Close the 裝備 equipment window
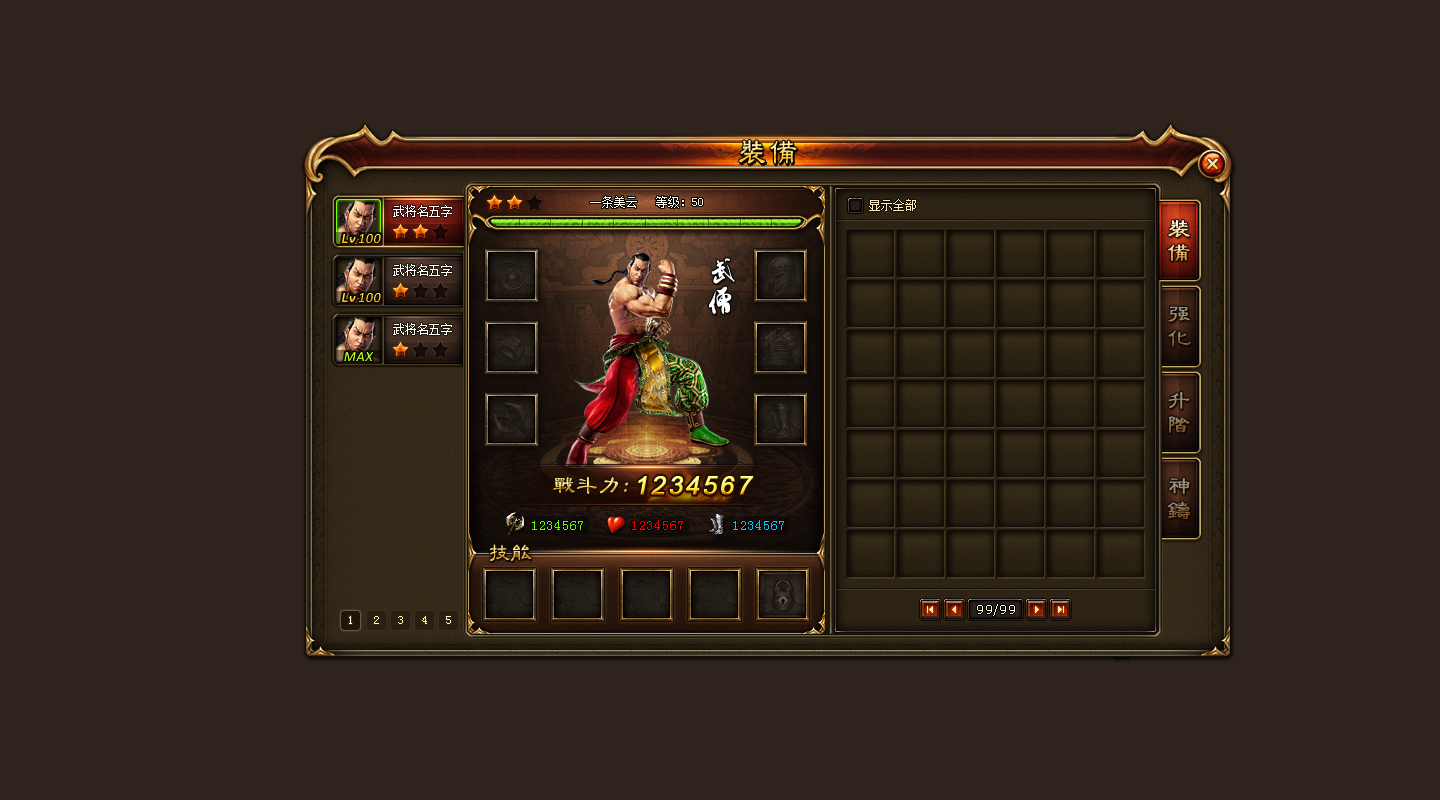The image size is (1440, 800). [x=1212, y=164]
